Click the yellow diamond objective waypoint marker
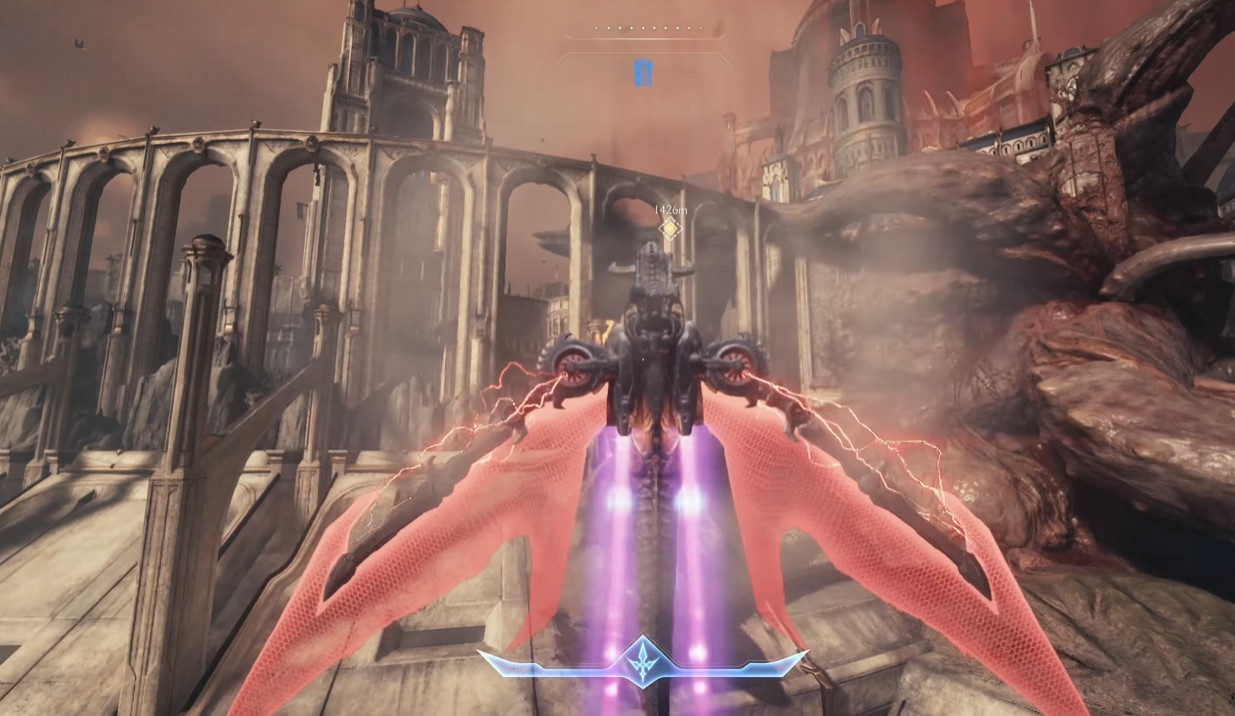 tap(671, 229)
